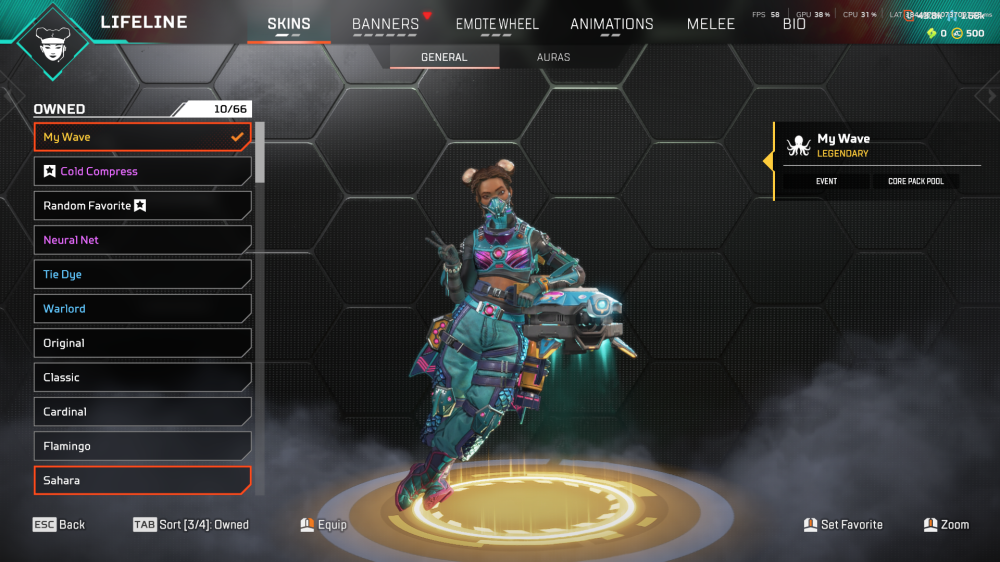Choose the Cold Compress skin
This screenshot has width=1000, height=562.
[142, 171]
